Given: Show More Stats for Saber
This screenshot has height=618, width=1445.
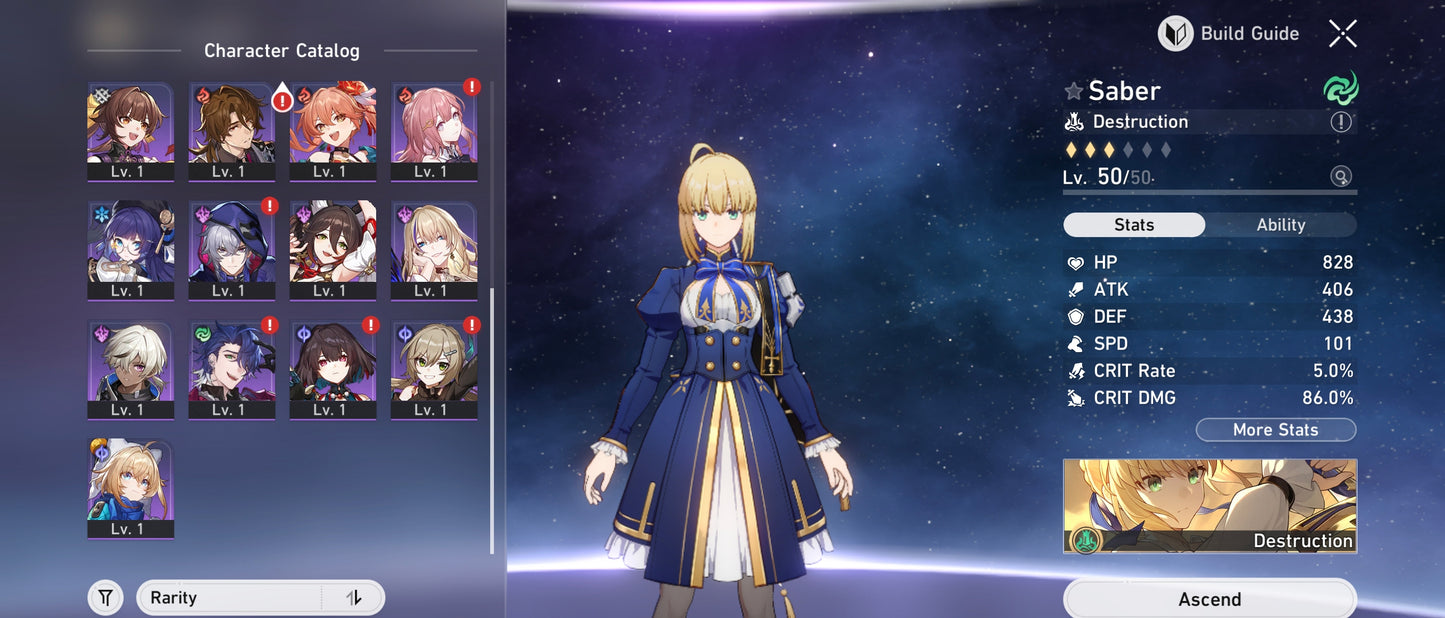Looking at the screenshot, I should point(1275,430).
